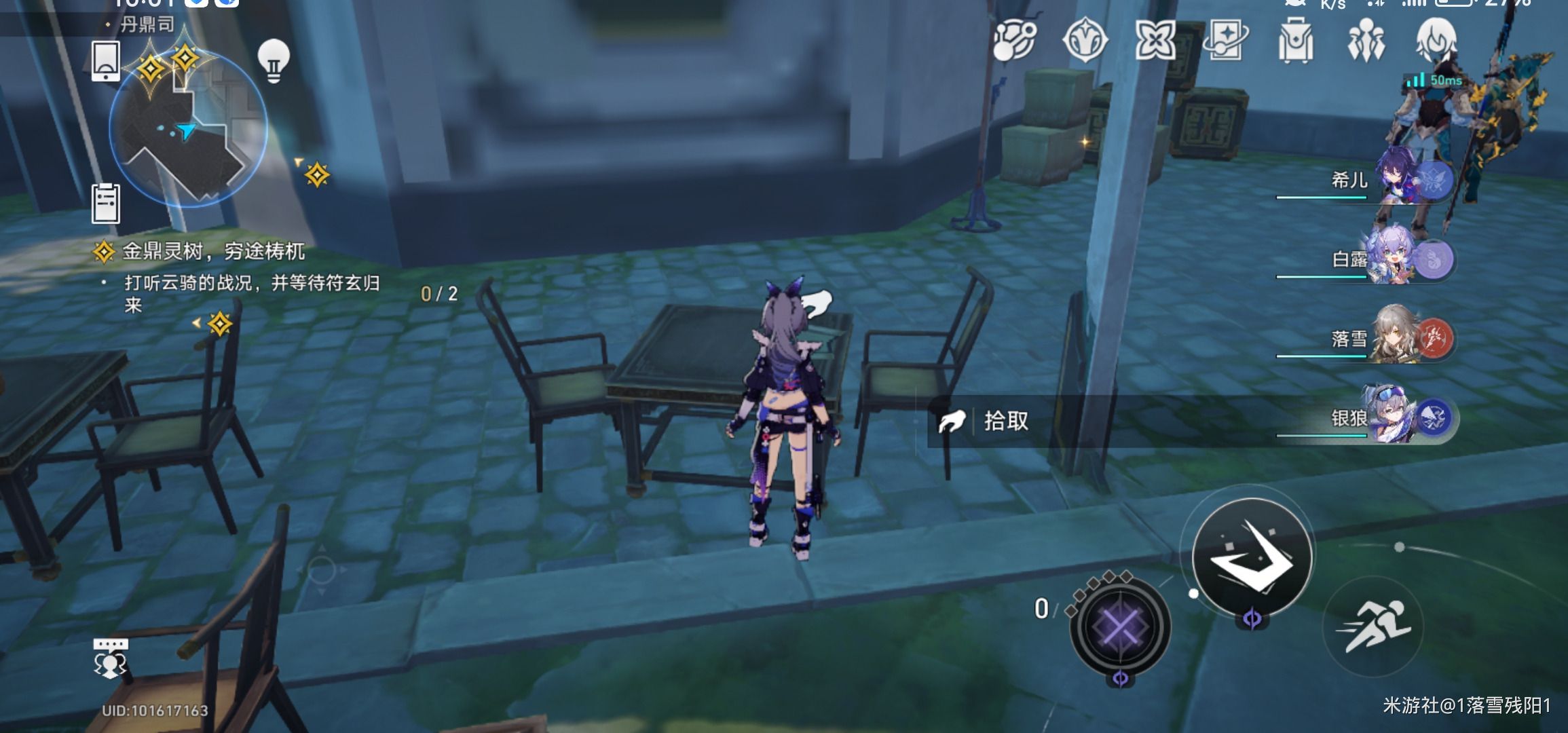Switch to party member 希儿
Viewport: 1568px width, 733px height.
1412,181
